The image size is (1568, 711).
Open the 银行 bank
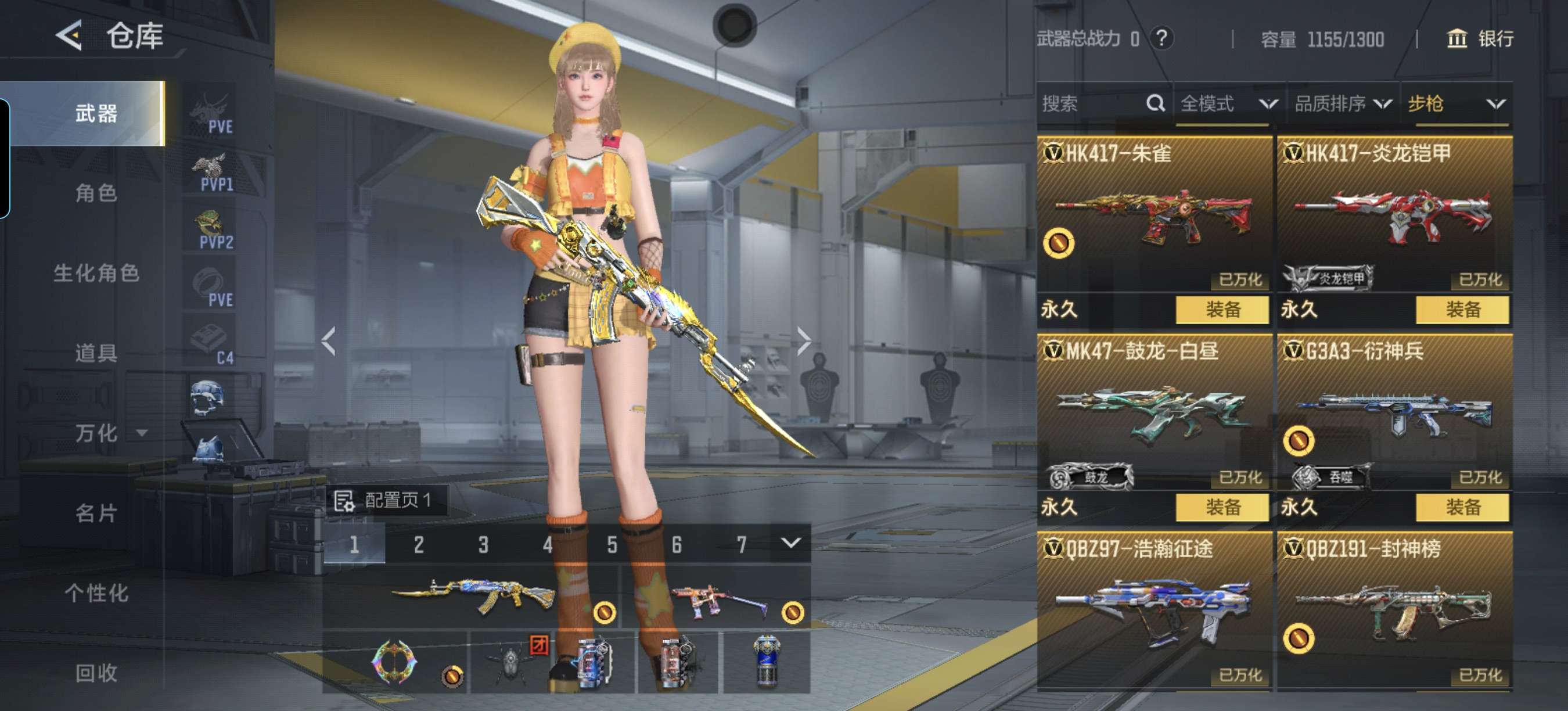pos(1480,39)
